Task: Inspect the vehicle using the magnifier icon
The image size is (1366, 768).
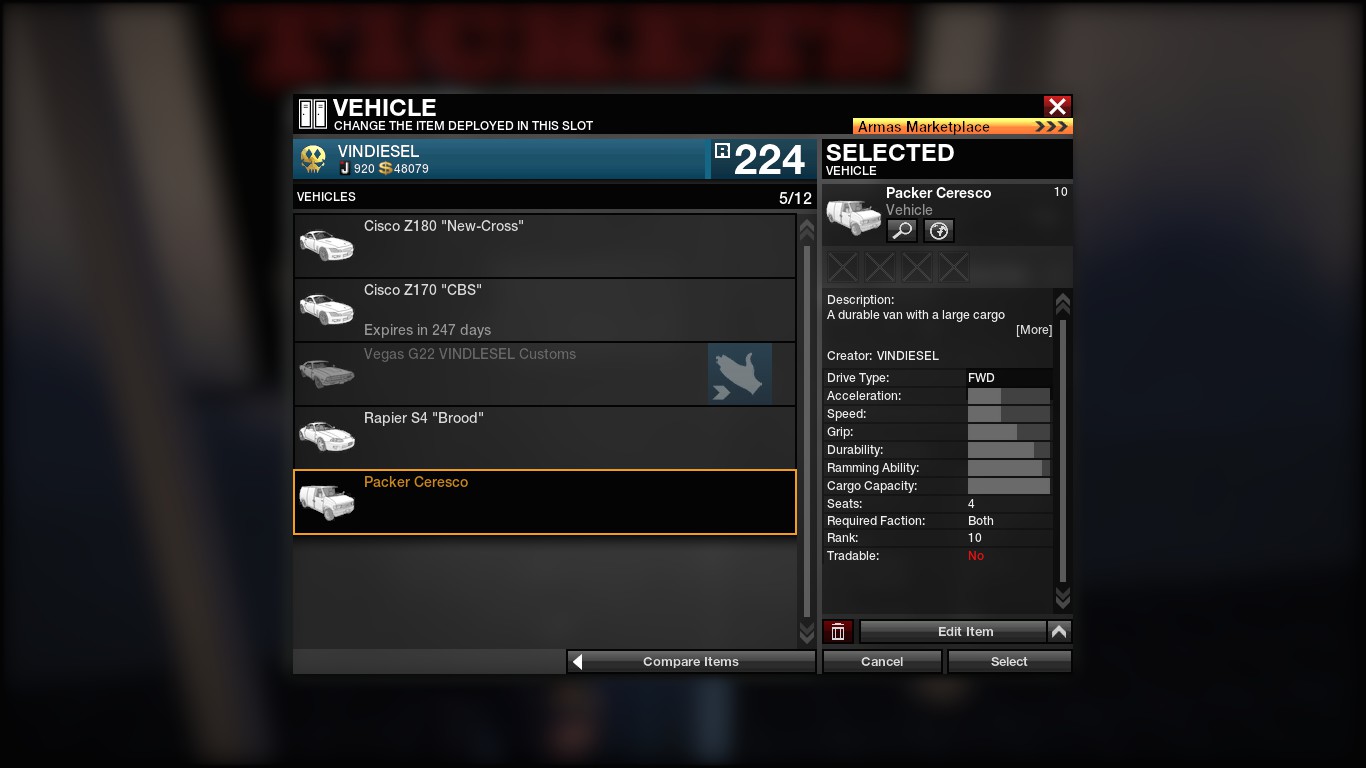Action: coord(902,231)
